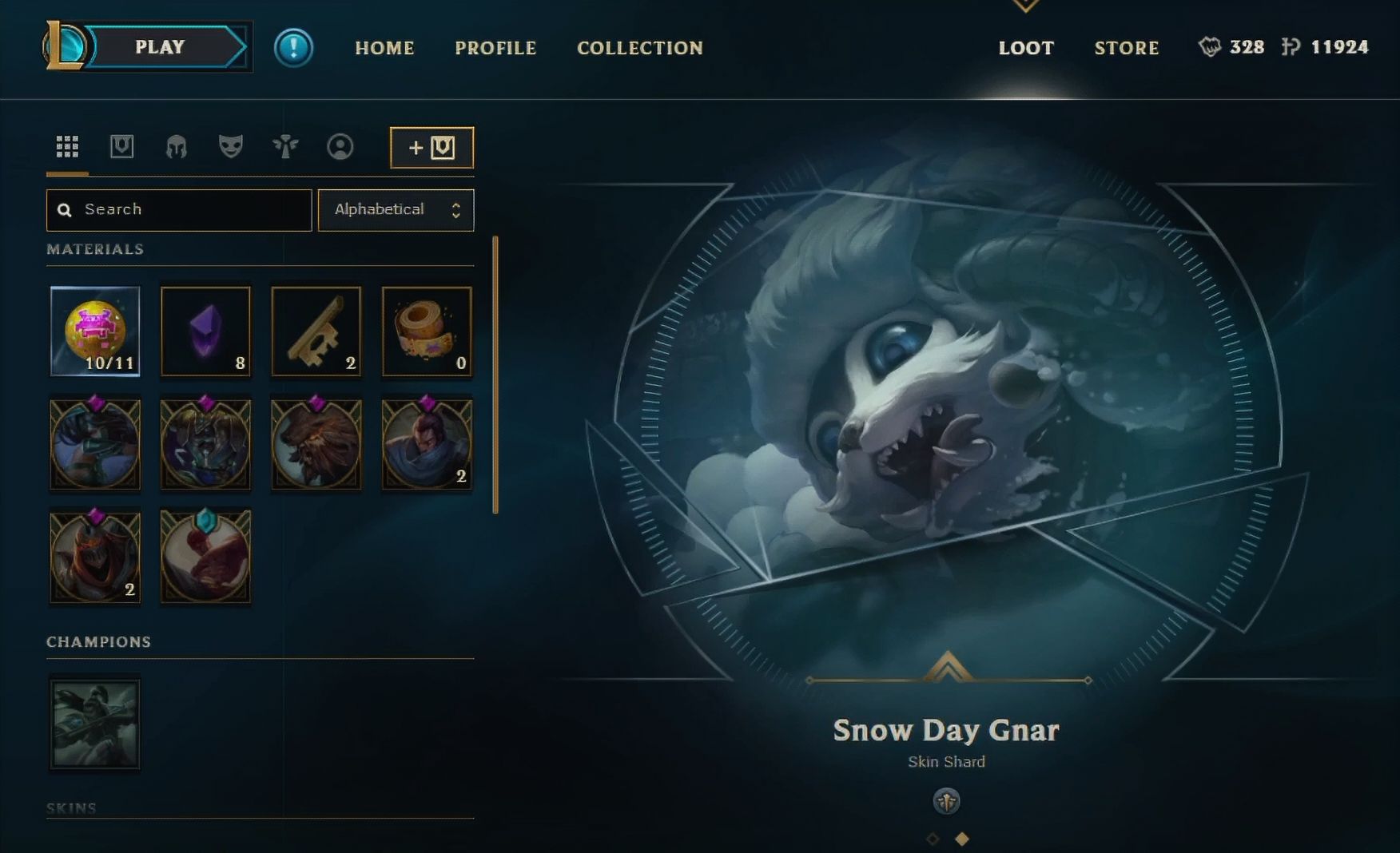Open the eternals/ward filter icon
Image resolution: width=1400 pixels, height=853 pixels.
pos(284,146)
